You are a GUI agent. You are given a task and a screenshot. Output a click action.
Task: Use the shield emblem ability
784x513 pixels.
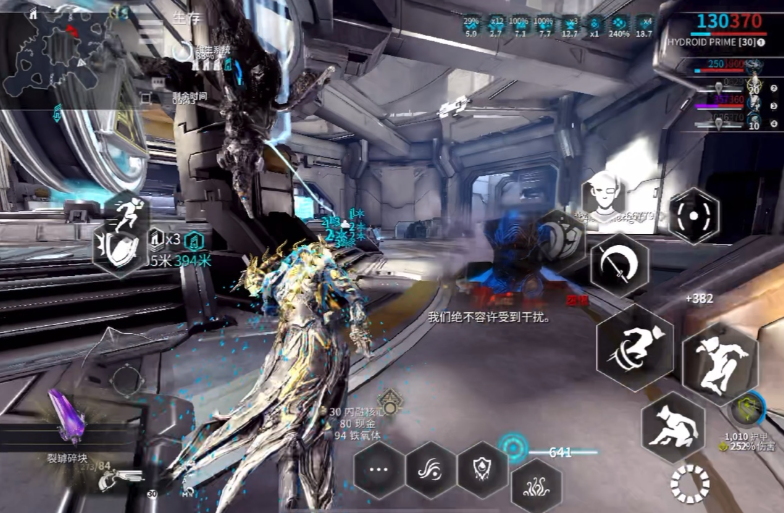482,468
